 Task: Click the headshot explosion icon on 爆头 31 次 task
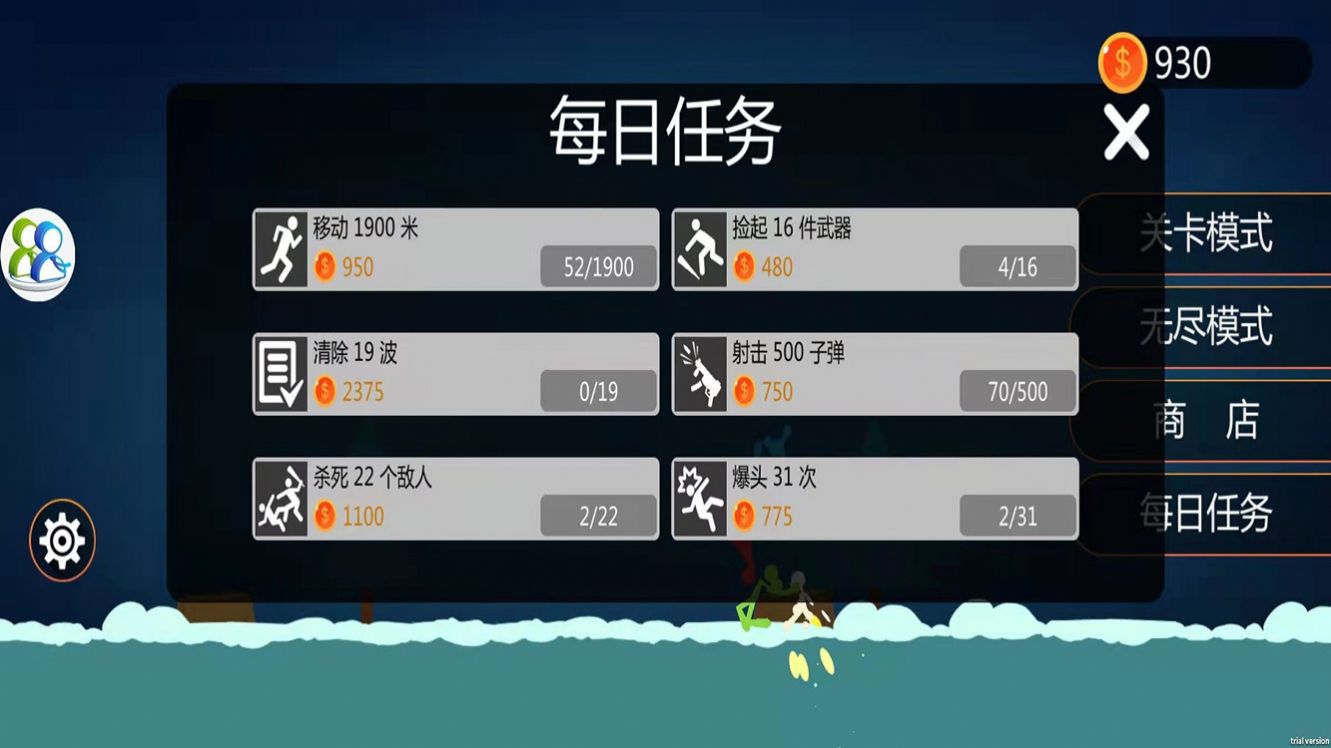701,501
